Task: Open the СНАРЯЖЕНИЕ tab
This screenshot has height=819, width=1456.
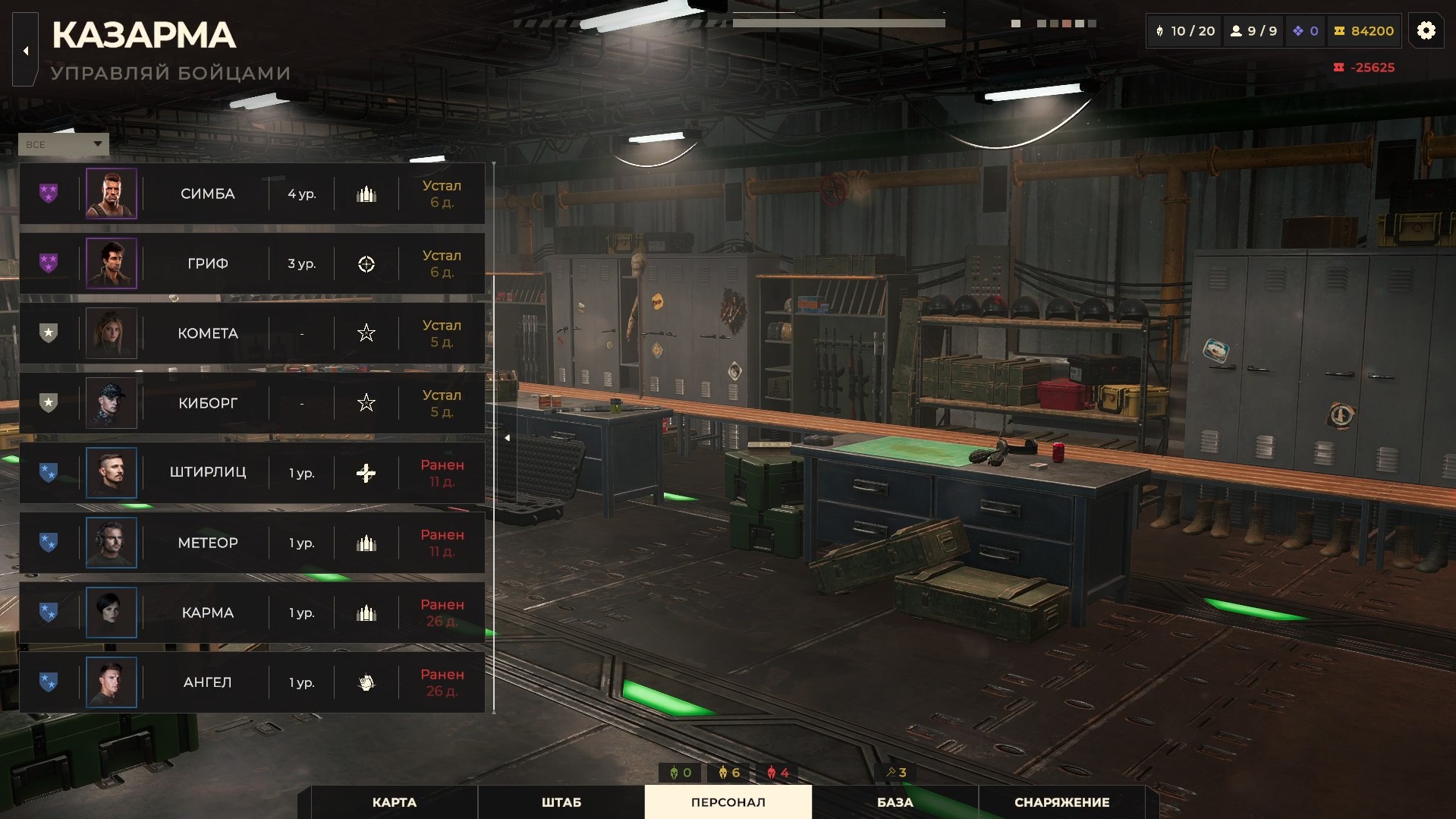Action: (x=1061, y=802)
